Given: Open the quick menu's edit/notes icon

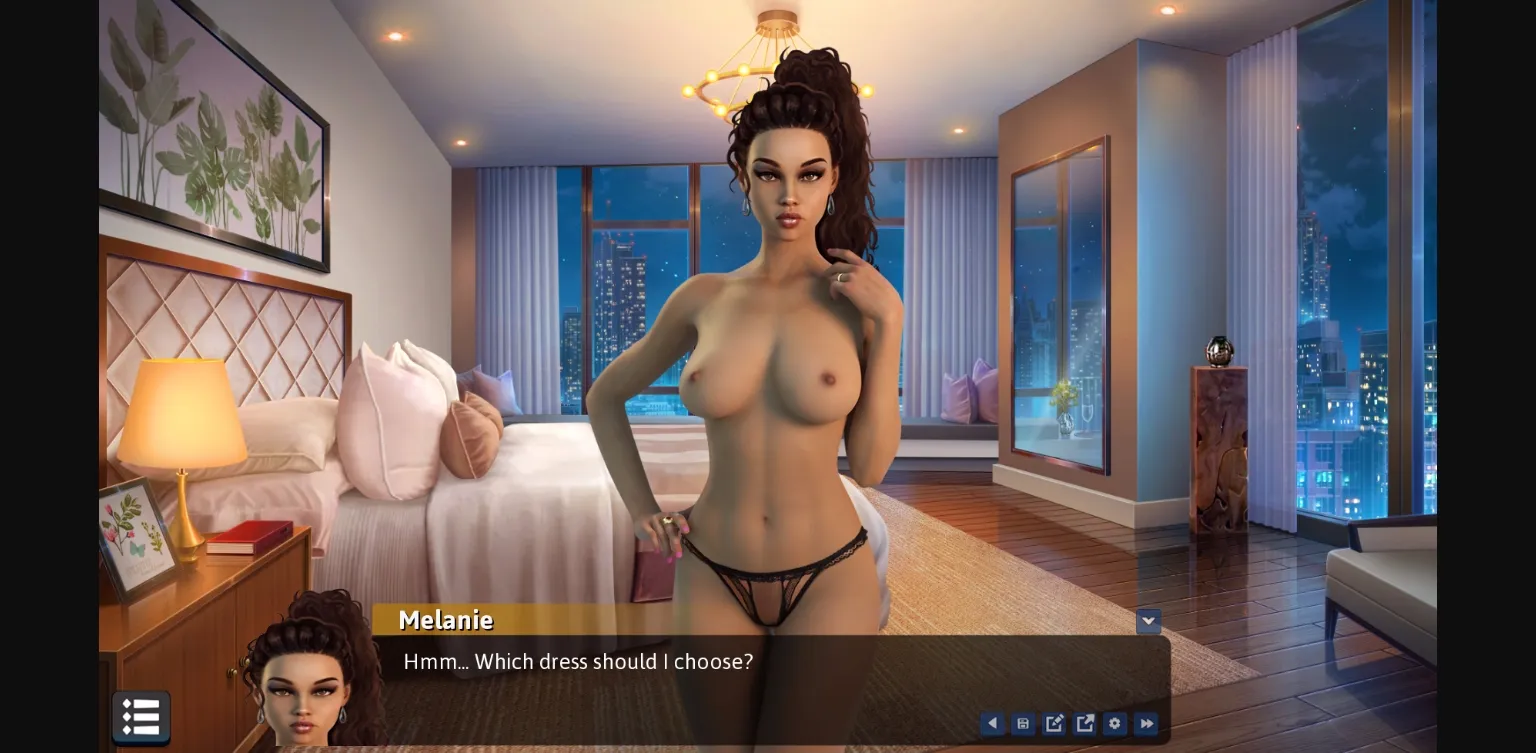Looking at the screenshot, I should 1054,723.
